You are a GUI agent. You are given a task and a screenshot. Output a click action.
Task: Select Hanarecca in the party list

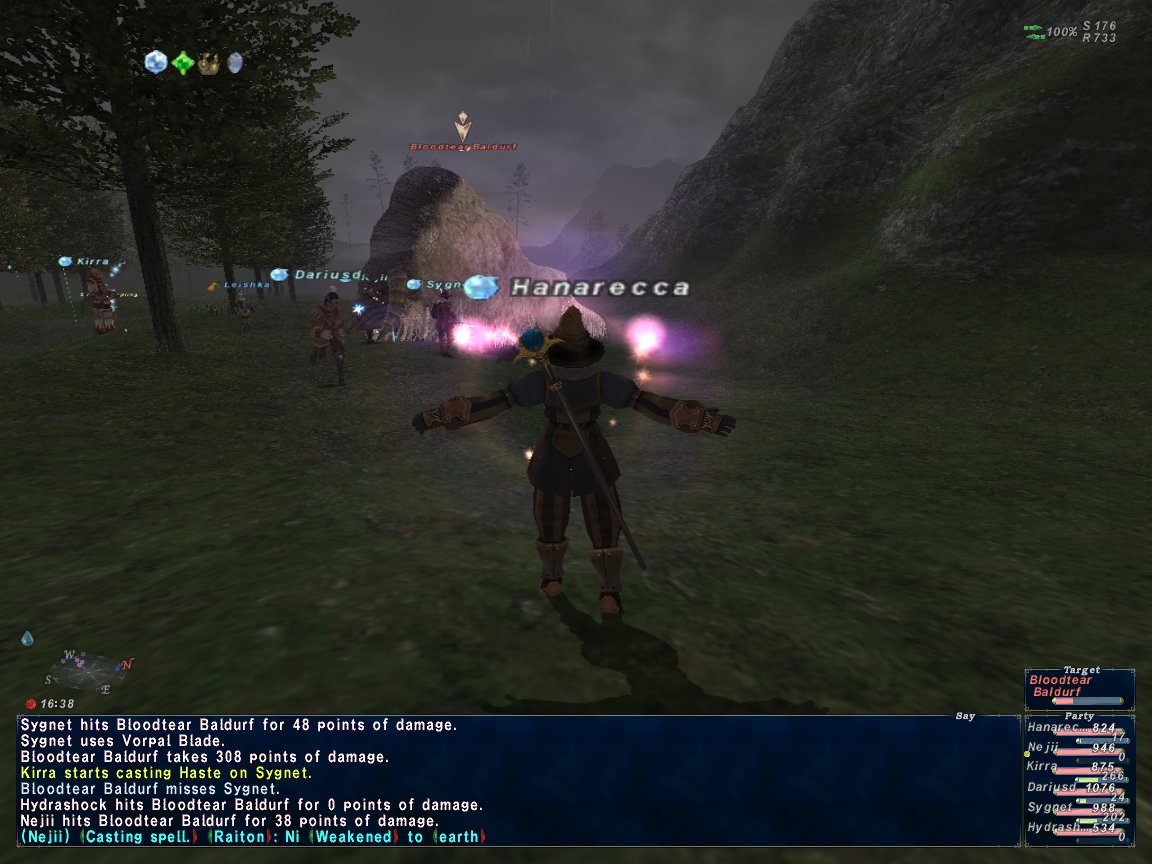point(1078,729)
